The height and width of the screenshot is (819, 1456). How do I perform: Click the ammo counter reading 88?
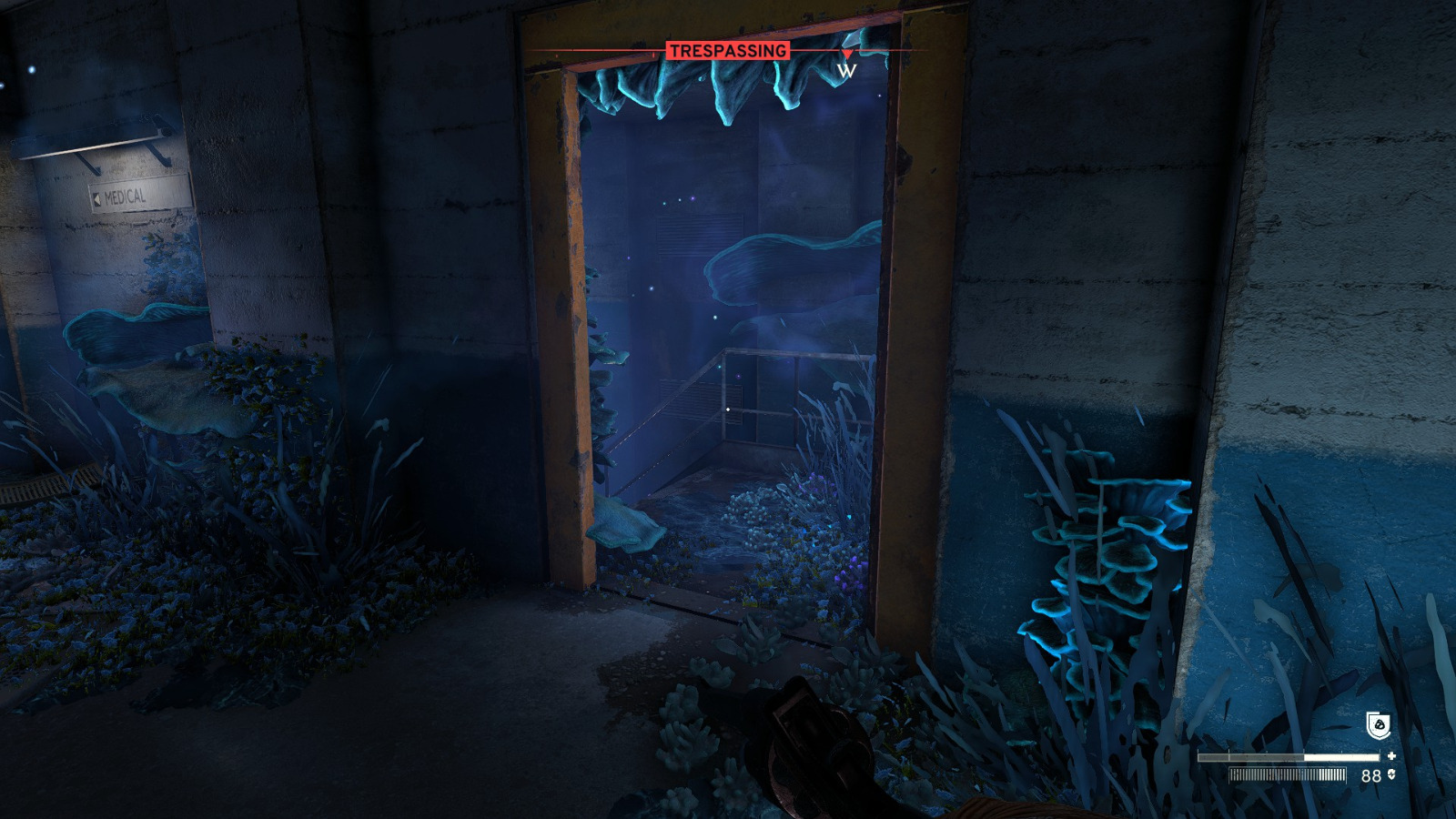[x=1370, y=774]
